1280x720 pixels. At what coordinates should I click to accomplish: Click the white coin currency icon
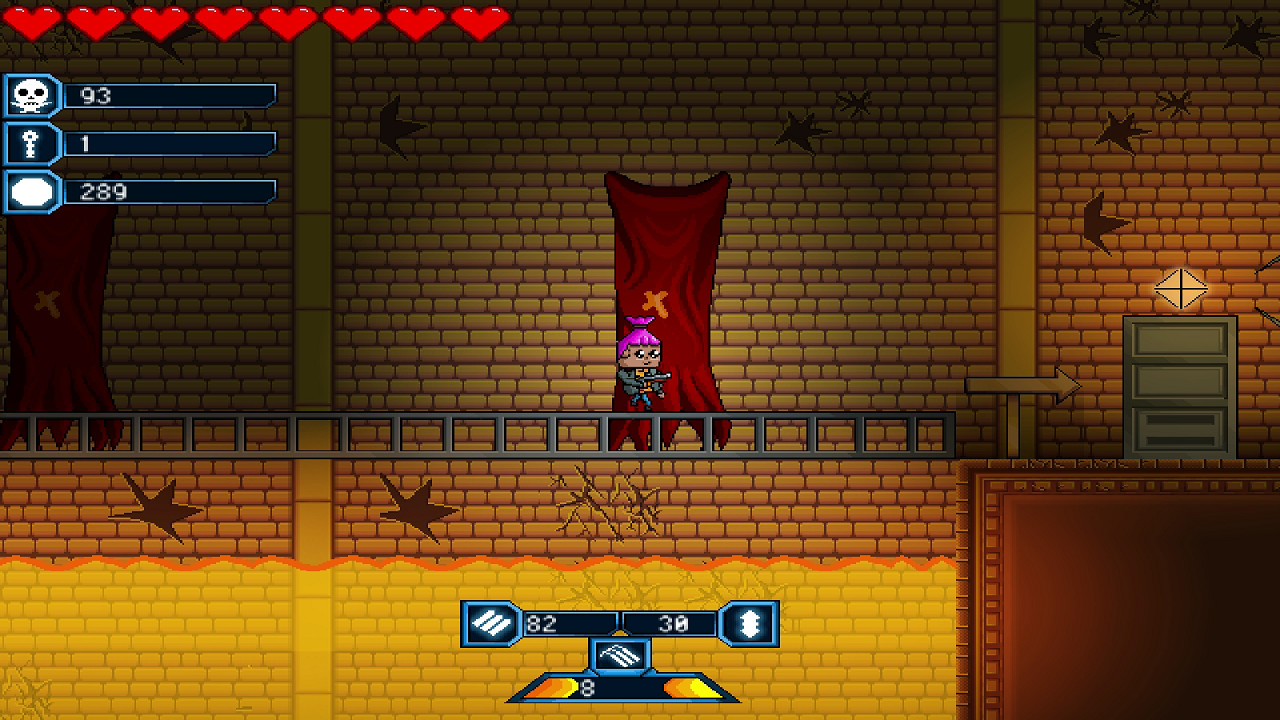(31, 192)
